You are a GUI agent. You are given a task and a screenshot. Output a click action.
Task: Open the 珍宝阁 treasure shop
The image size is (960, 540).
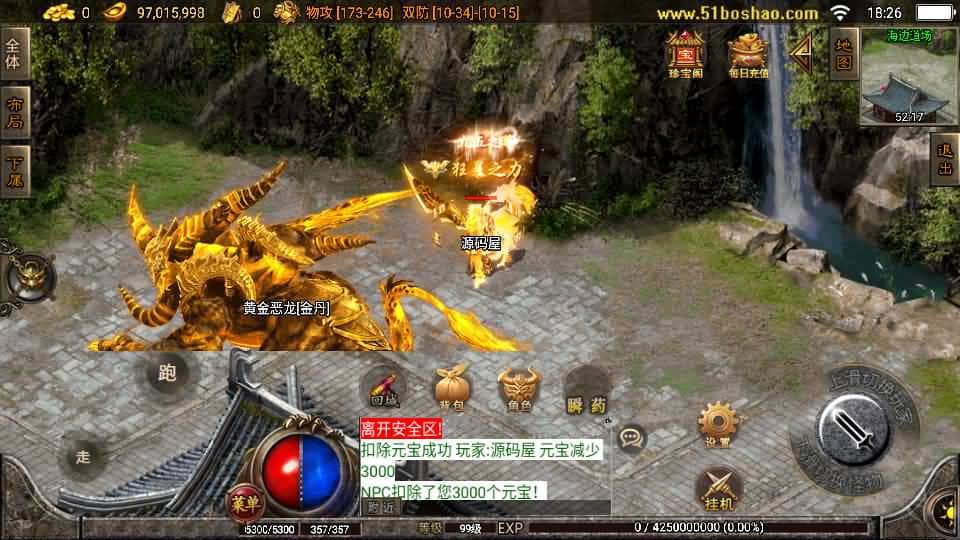tap(686, 54)
